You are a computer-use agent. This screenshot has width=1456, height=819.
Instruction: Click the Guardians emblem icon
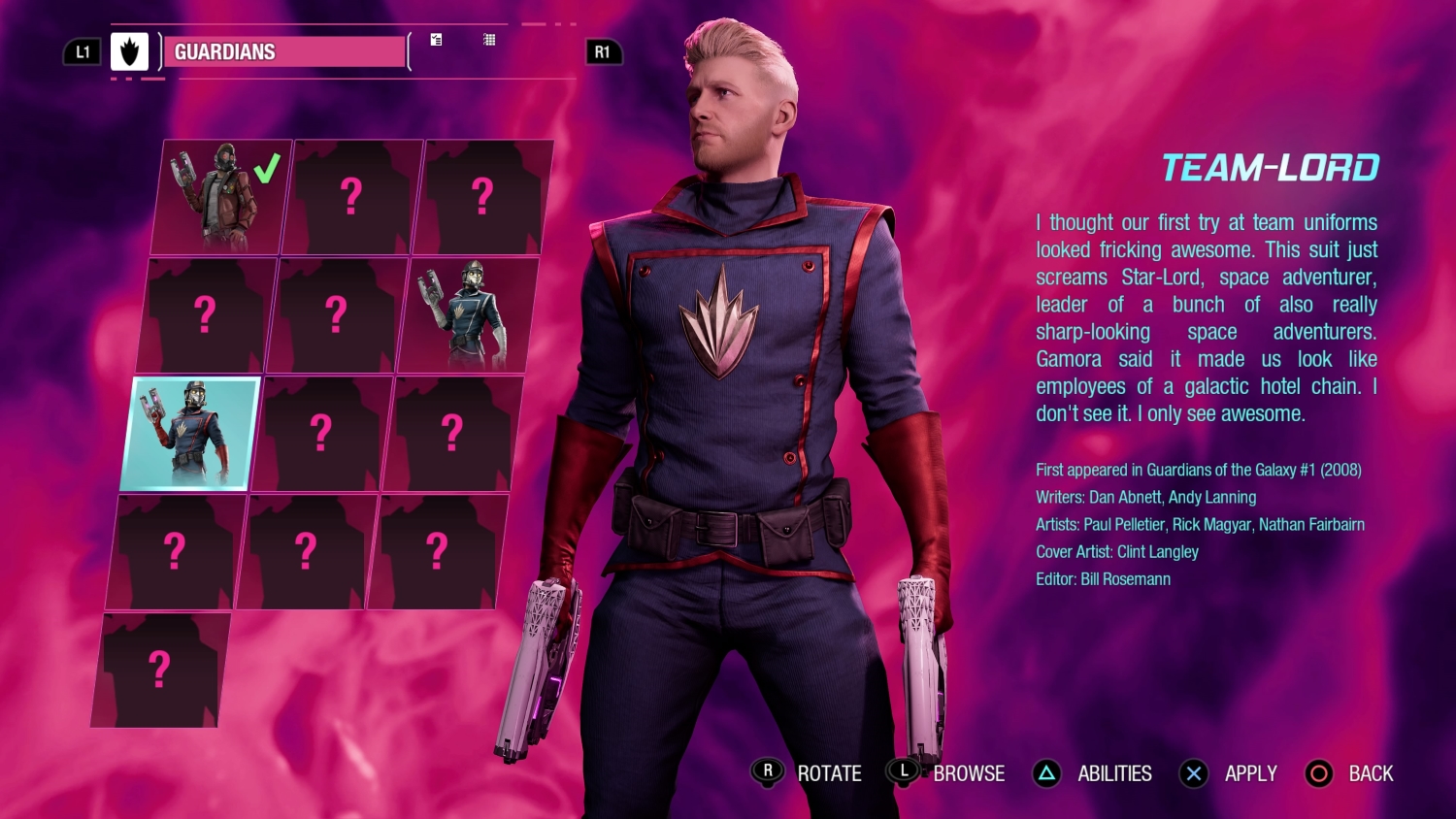pyautogui.click(x=129, y=52)
